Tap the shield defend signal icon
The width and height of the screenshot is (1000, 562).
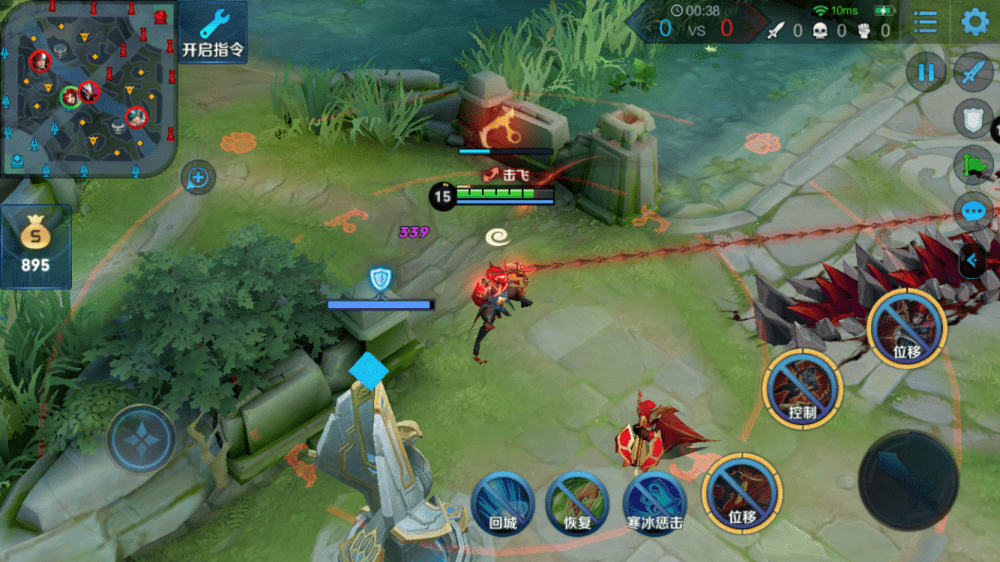[x=973, y=118]
